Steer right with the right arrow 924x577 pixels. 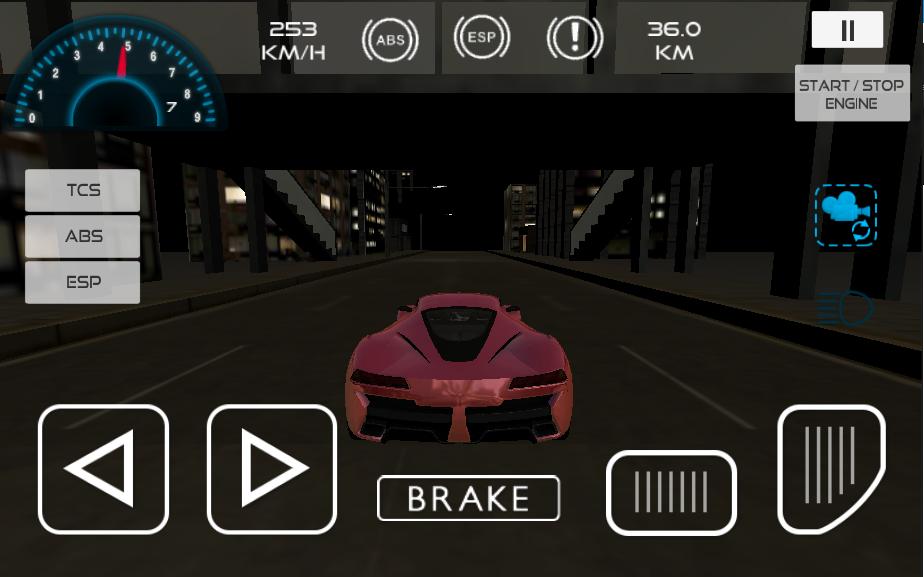tap(272, 469)
